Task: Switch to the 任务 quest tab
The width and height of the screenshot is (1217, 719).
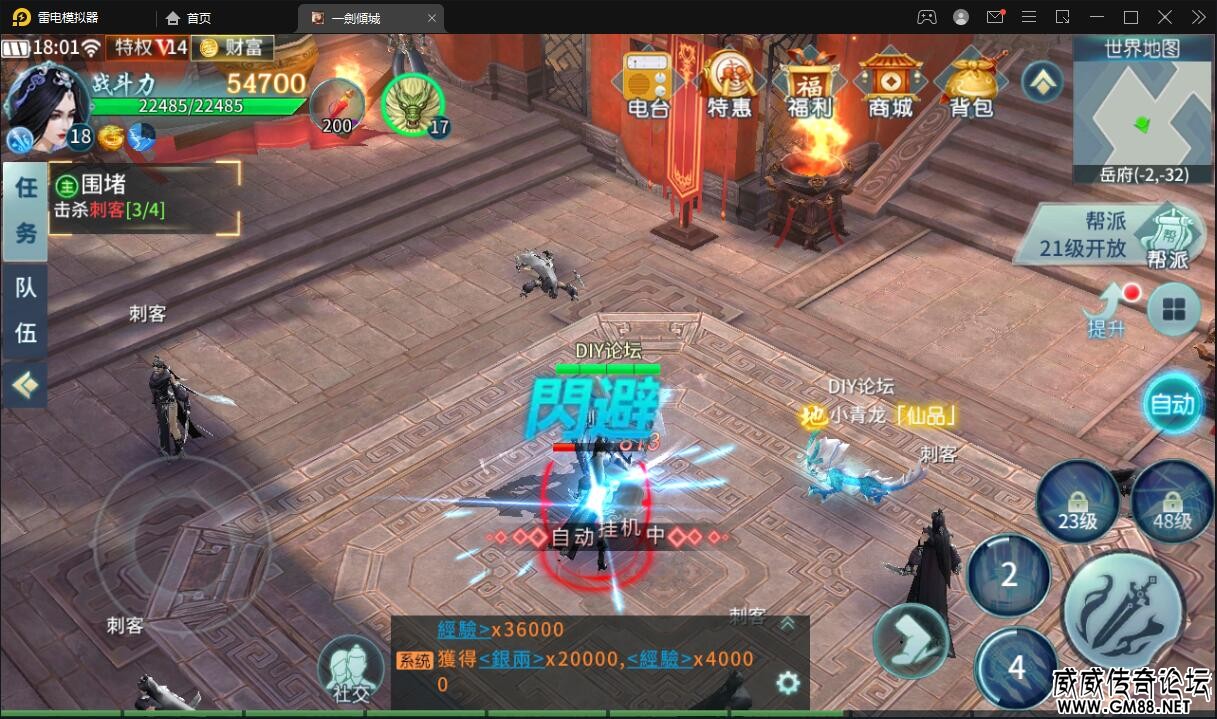Action: click(25, 210)
